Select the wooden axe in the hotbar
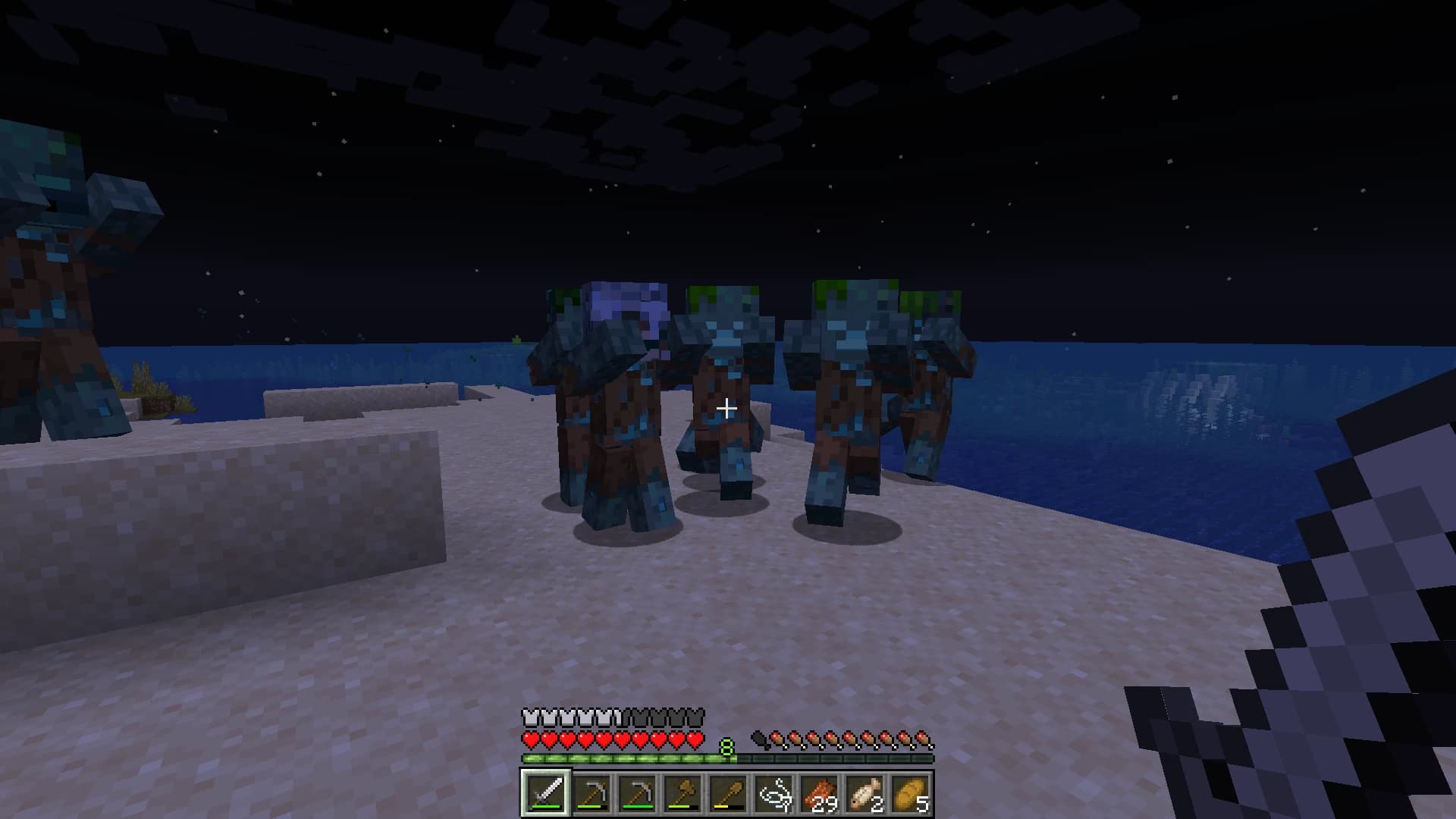Viewport: 1456px width, 819px height. coord(682,794)
